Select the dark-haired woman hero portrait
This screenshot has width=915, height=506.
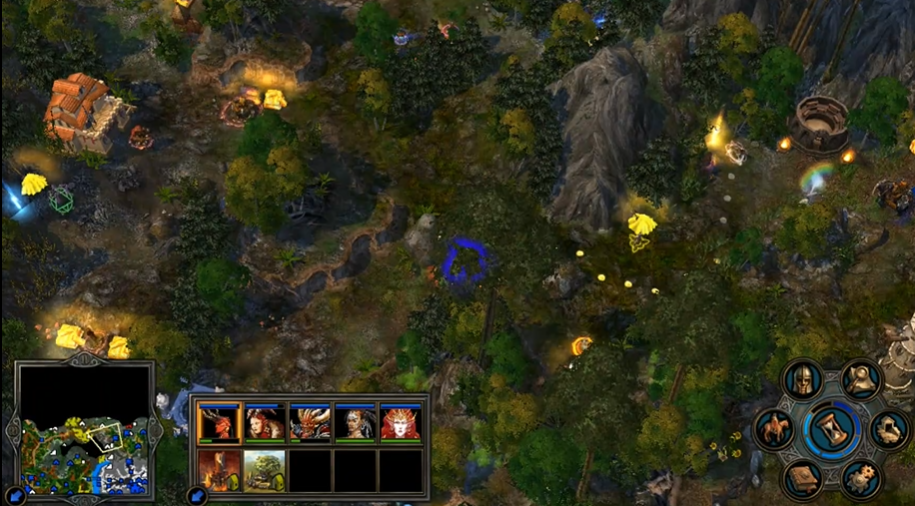[355, 423]
